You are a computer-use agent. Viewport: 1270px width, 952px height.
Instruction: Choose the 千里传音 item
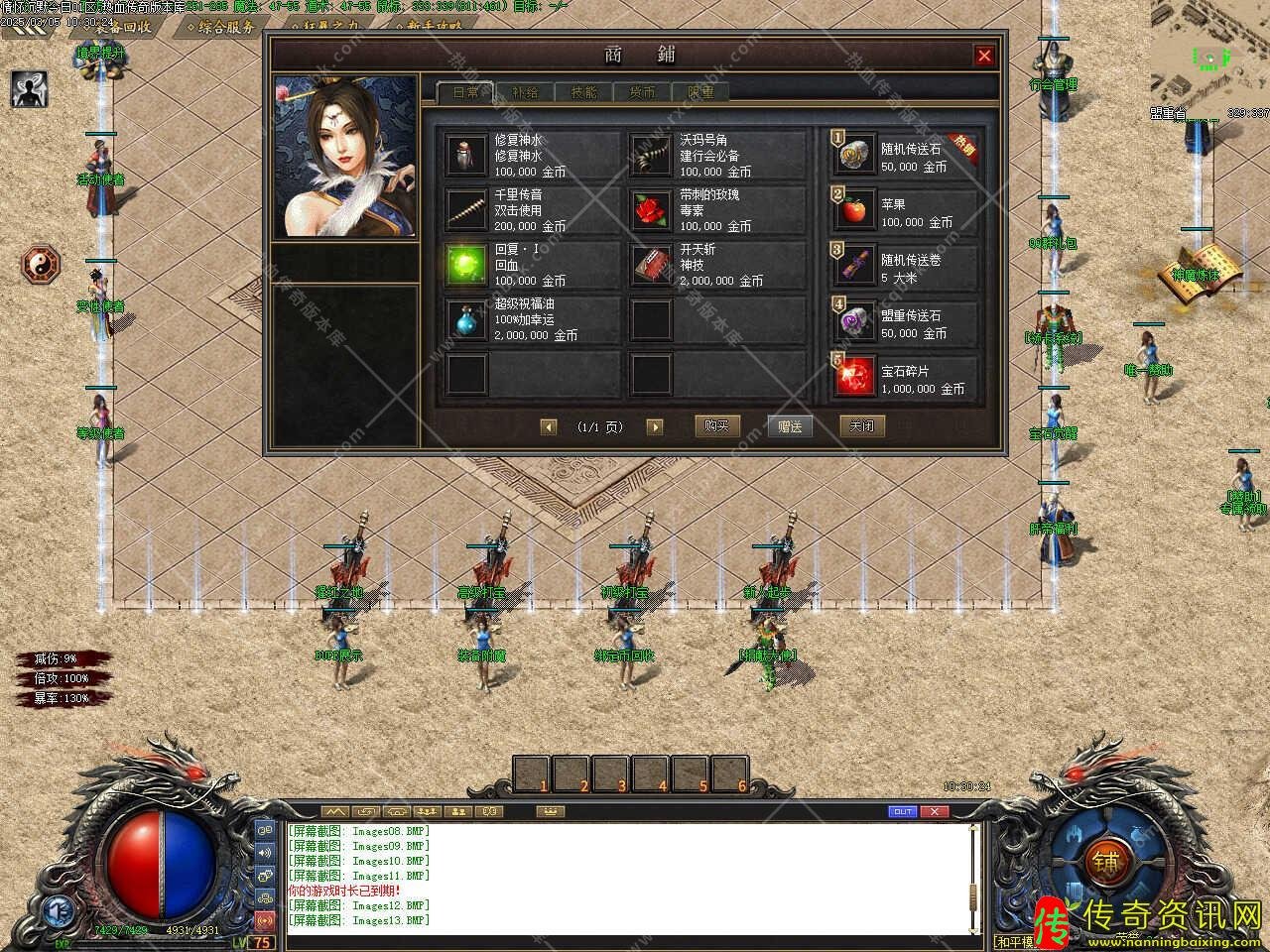tap(465, 210)
